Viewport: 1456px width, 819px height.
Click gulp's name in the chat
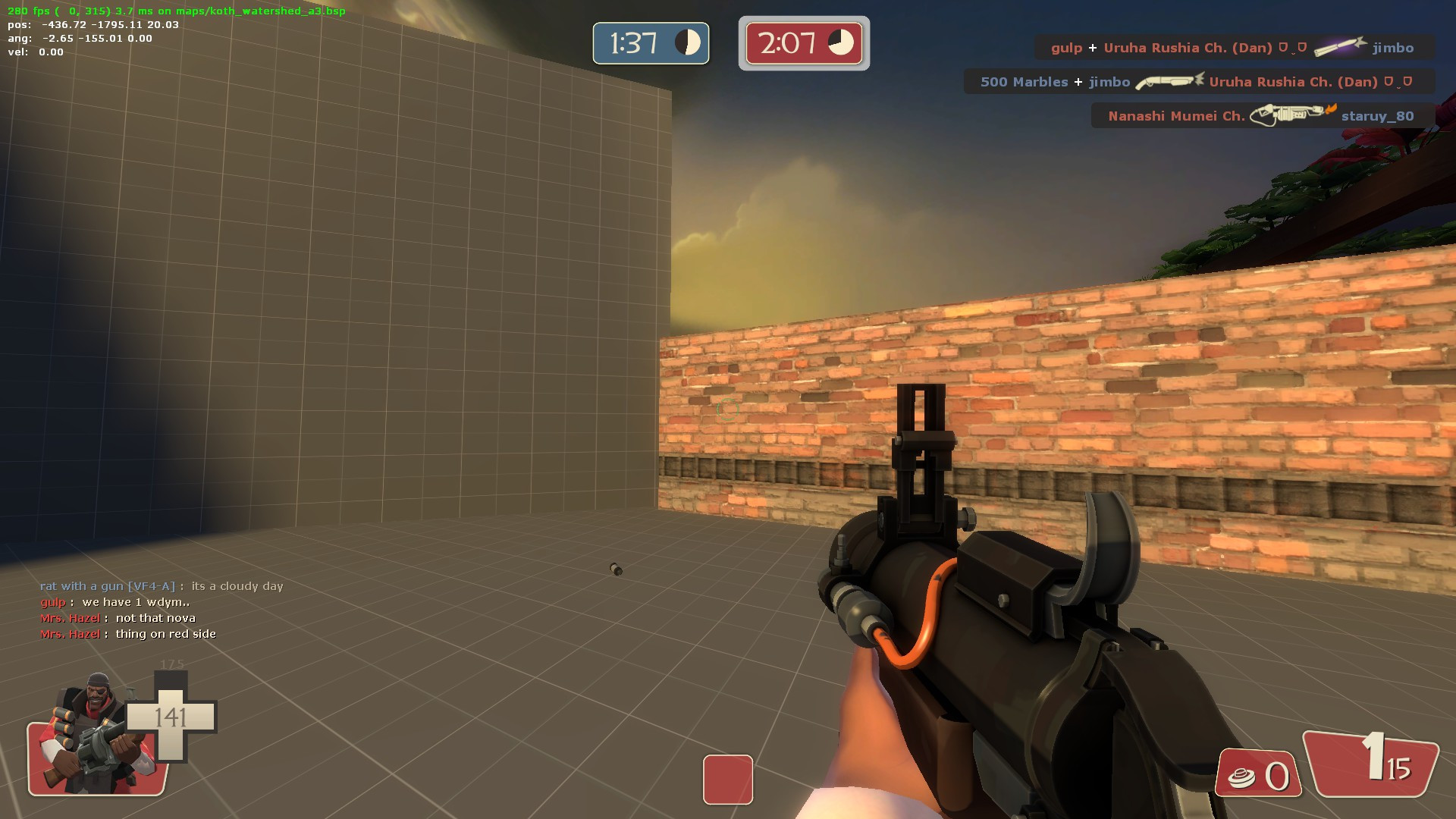point(52,601)
